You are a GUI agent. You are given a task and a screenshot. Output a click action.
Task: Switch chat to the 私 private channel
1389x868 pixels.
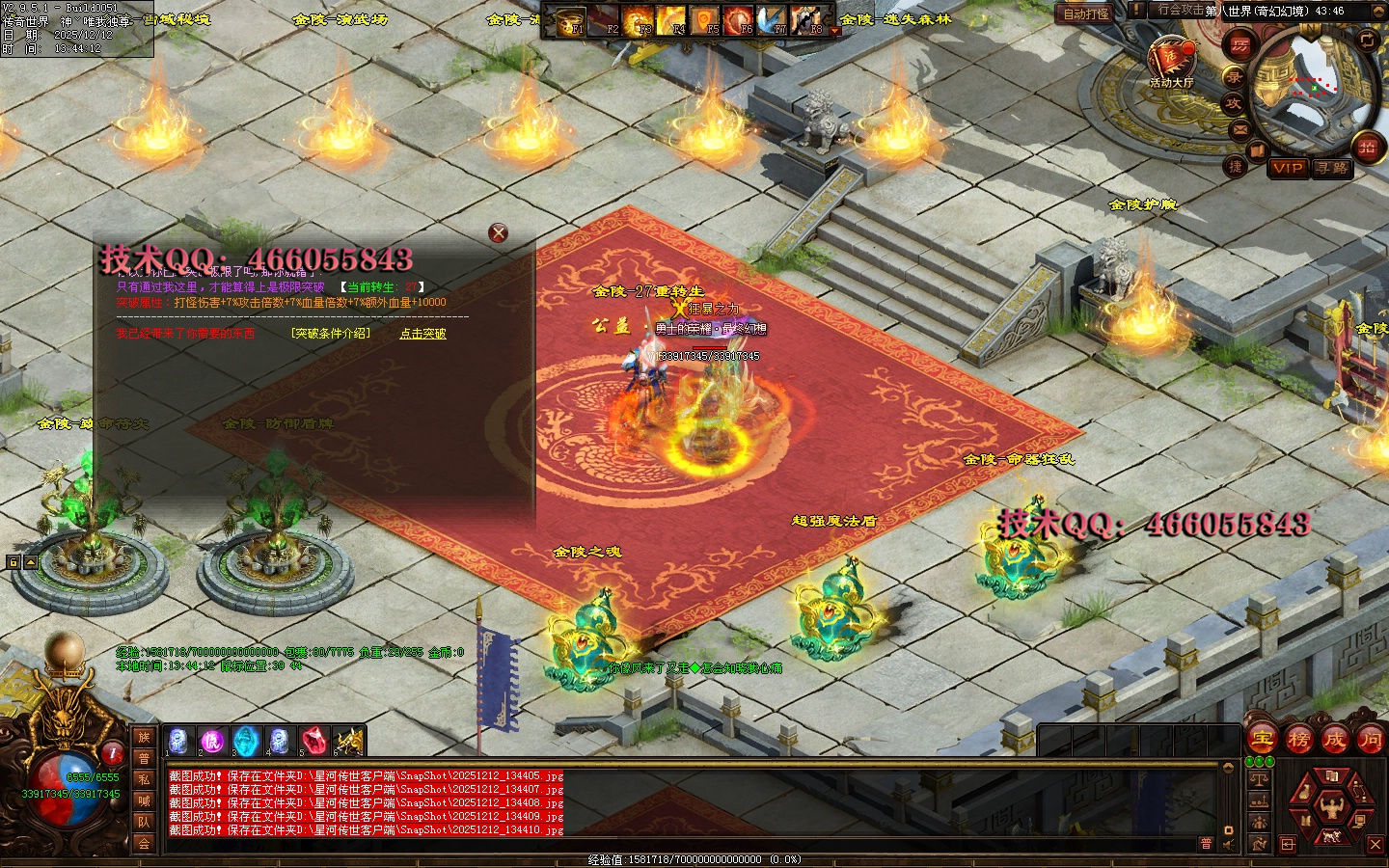click(144, 779)
